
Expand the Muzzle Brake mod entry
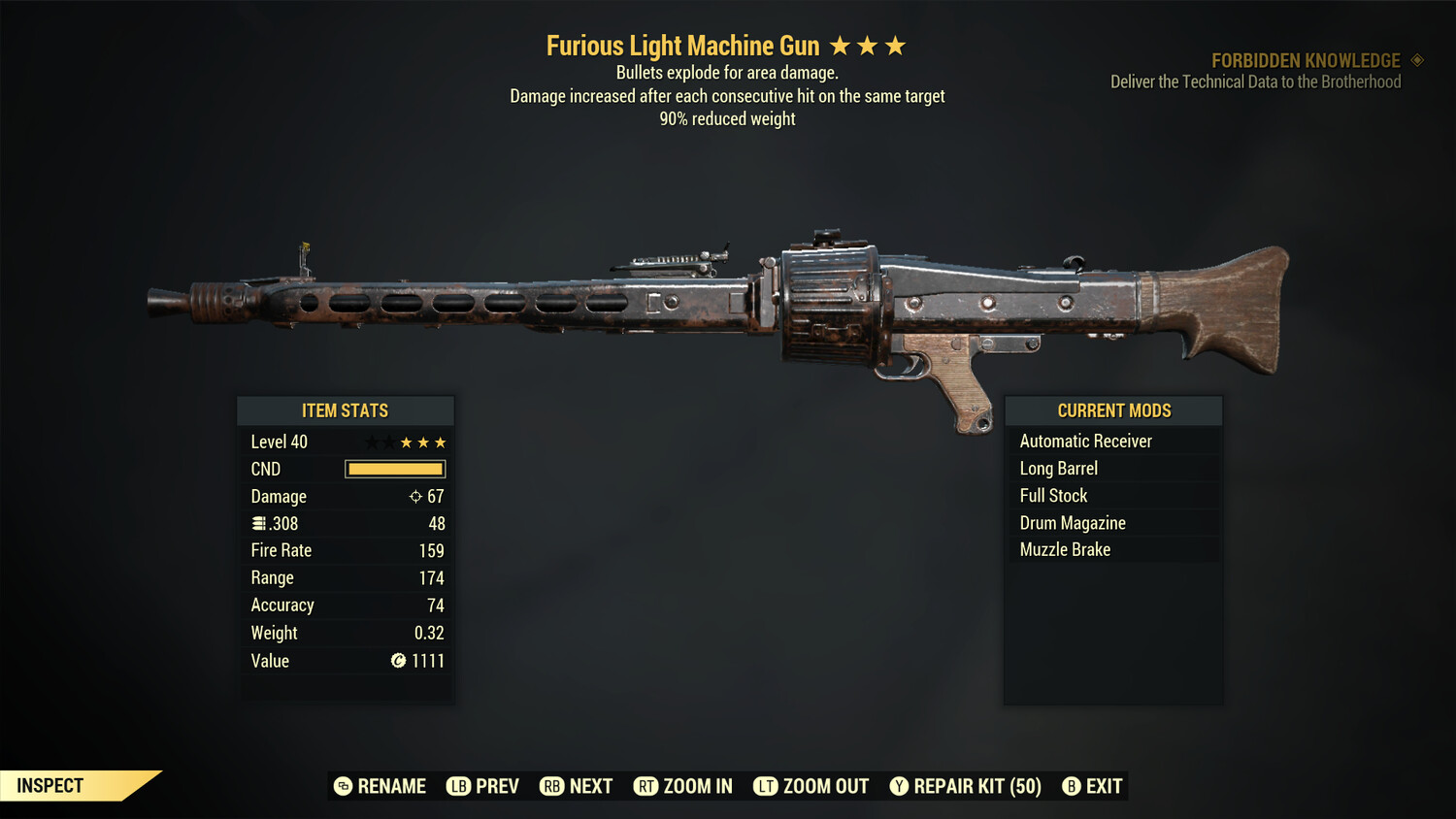point(1065,549)
